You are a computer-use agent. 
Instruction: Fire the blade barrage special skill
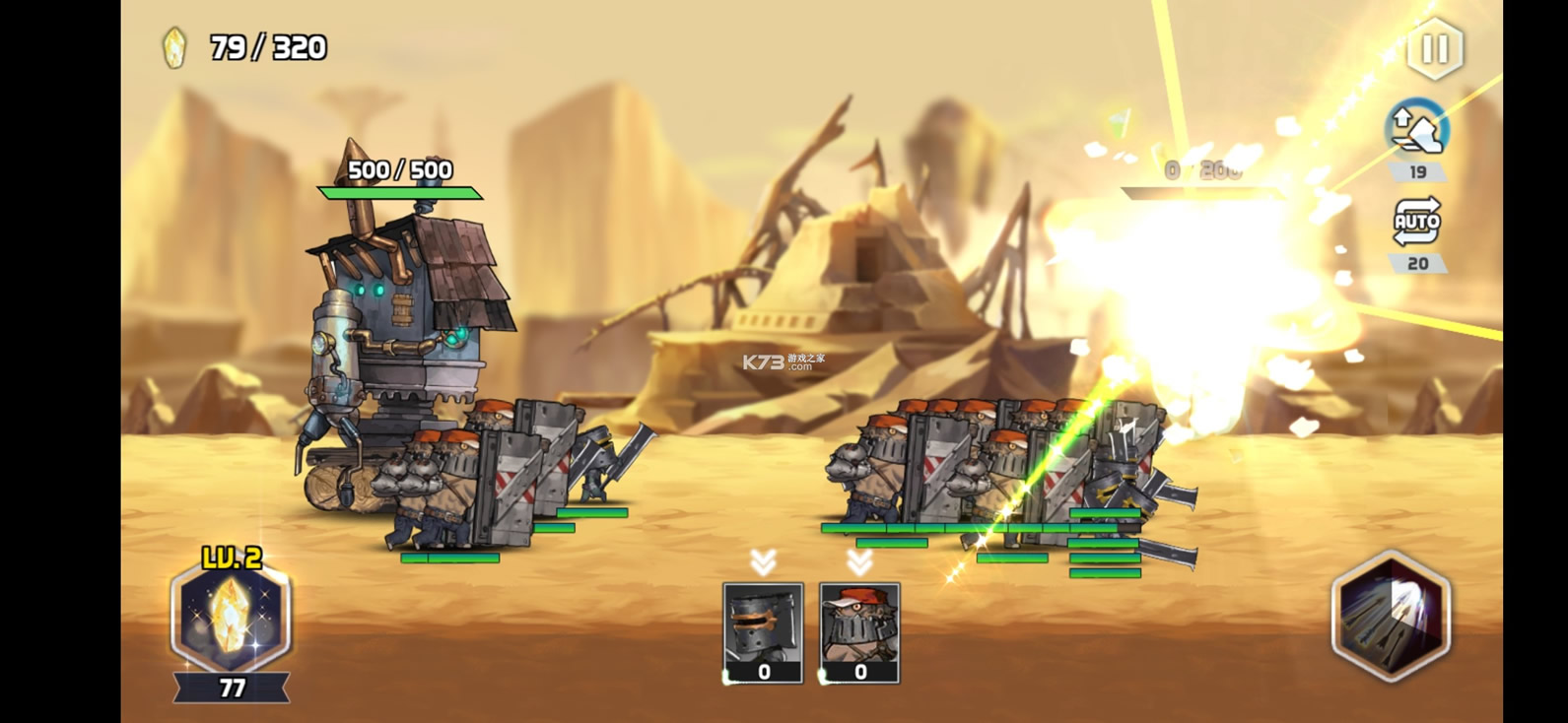(x=1391, y=617)
